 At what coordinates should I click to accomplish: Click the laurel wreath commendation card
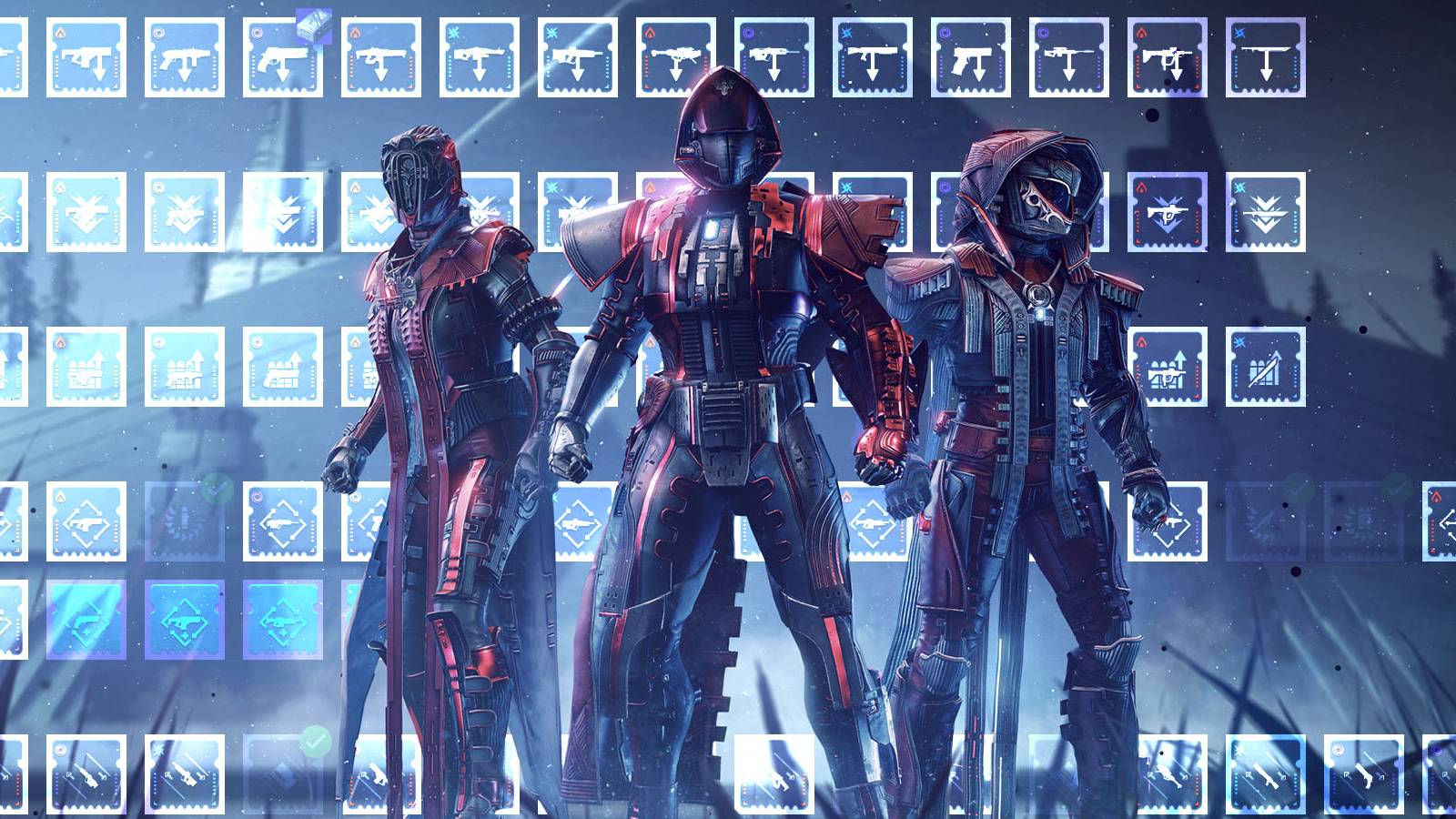(x=185, y=521)
